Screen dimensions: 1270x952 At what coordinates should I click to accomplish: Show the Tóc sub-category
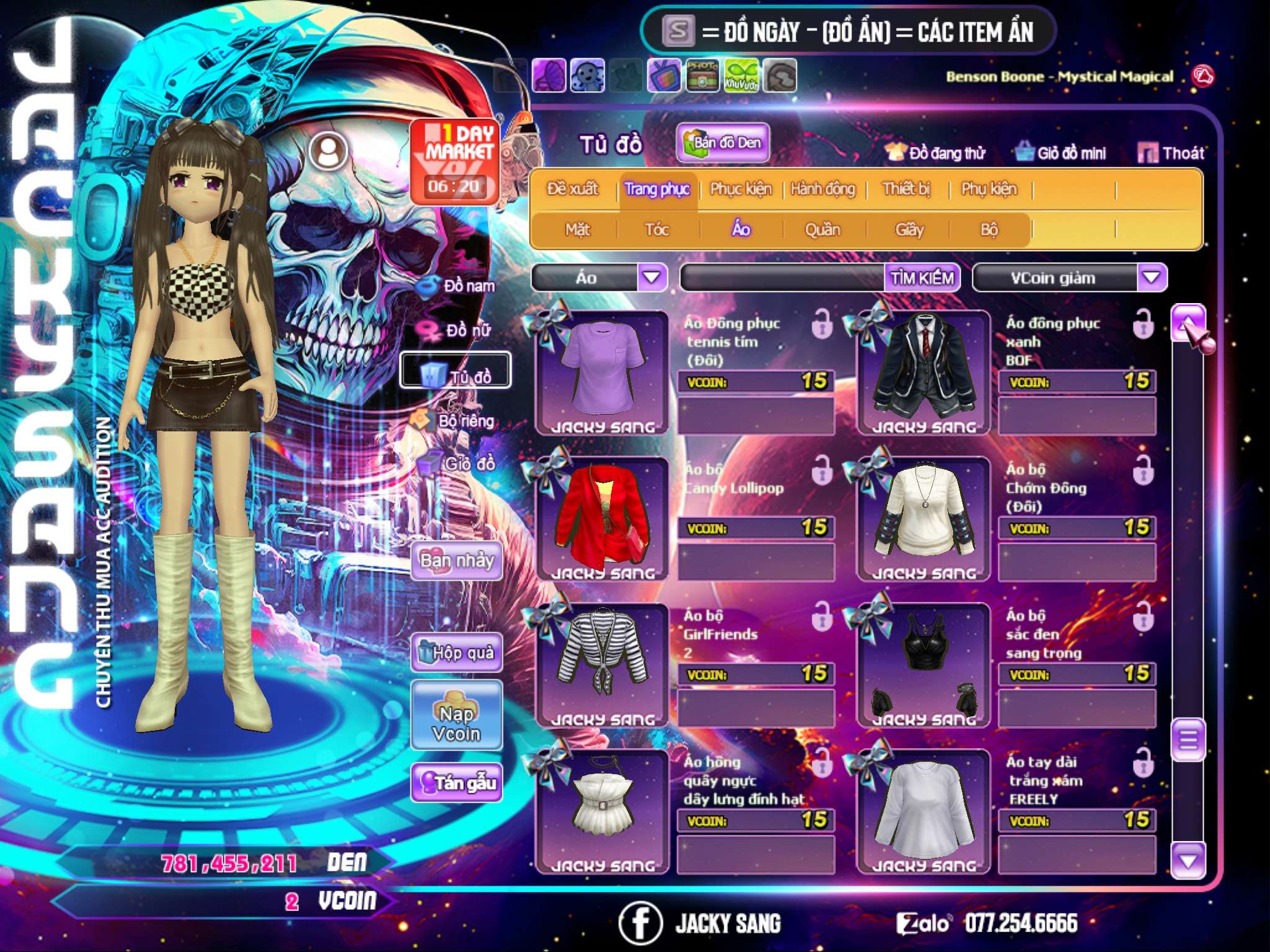657,230
